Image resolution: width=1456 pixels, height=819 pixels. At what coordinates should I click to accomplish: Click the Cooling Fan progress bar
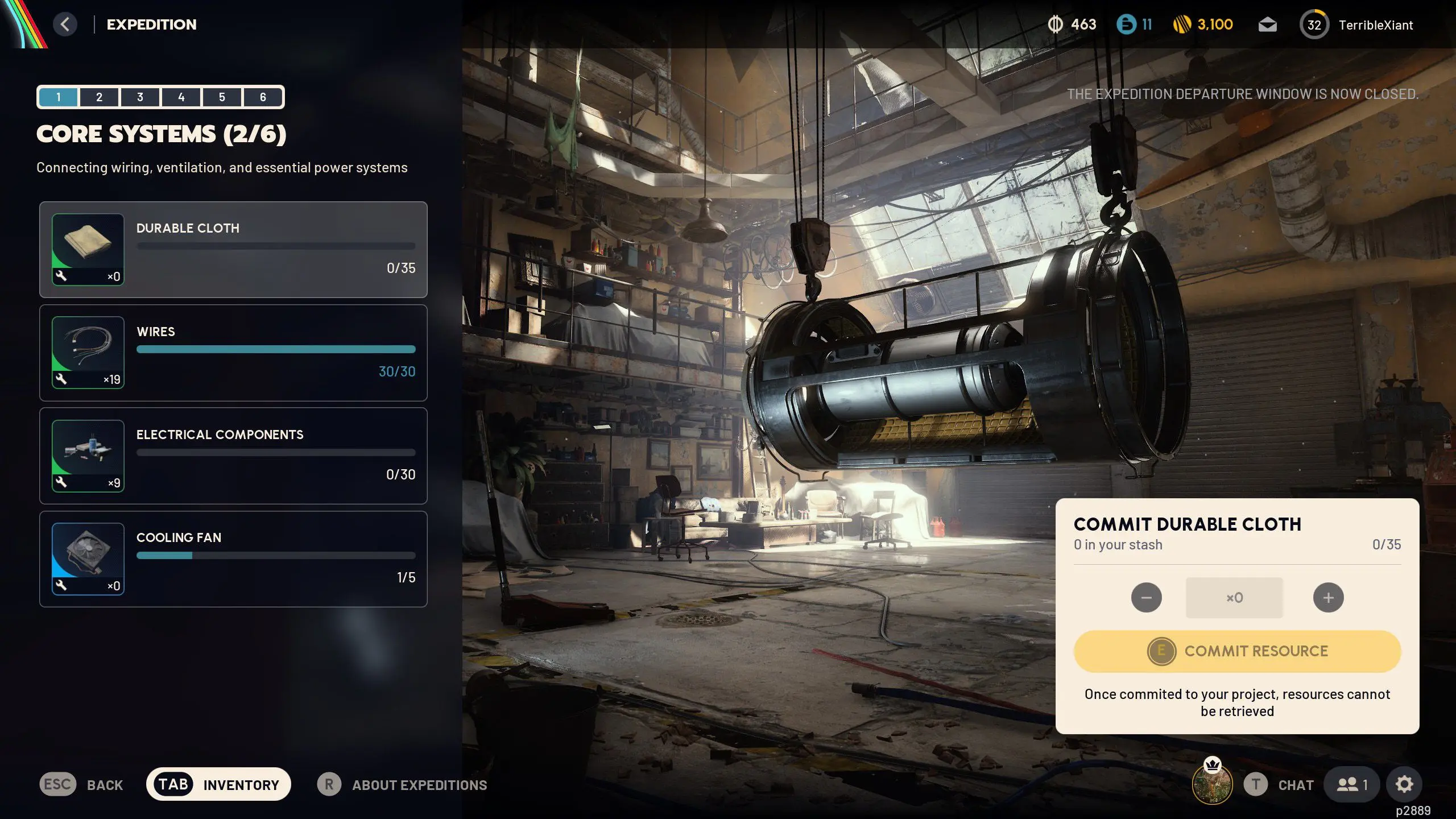point(275,556)
